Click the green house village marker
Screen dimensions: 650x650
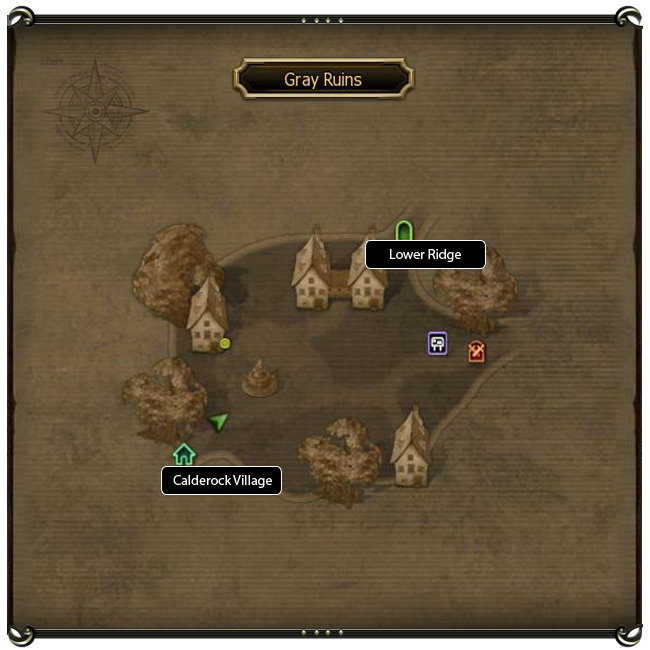click(x=184, y=454)
